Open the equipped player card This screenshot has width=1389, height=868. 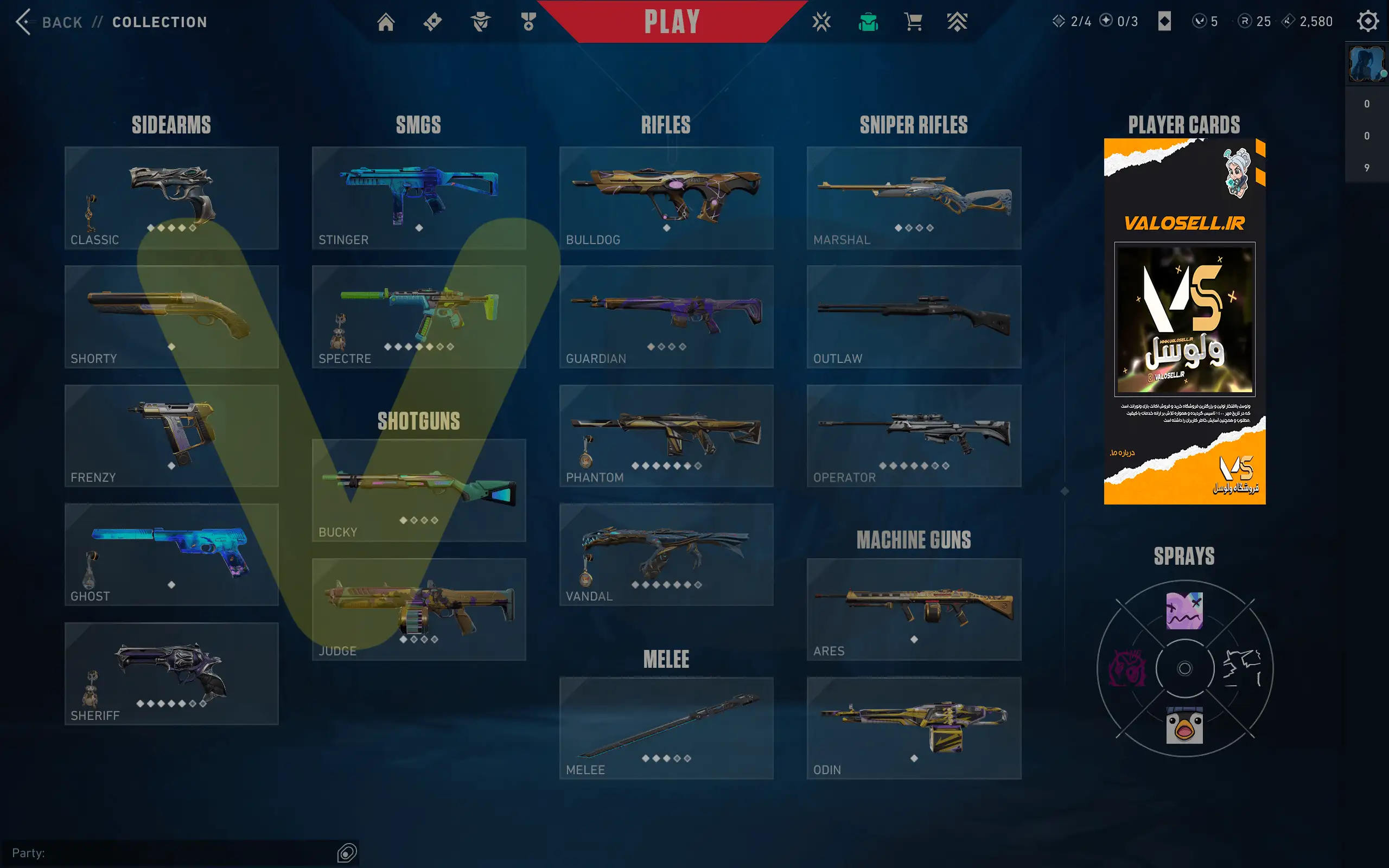(x=1184, y=322)
